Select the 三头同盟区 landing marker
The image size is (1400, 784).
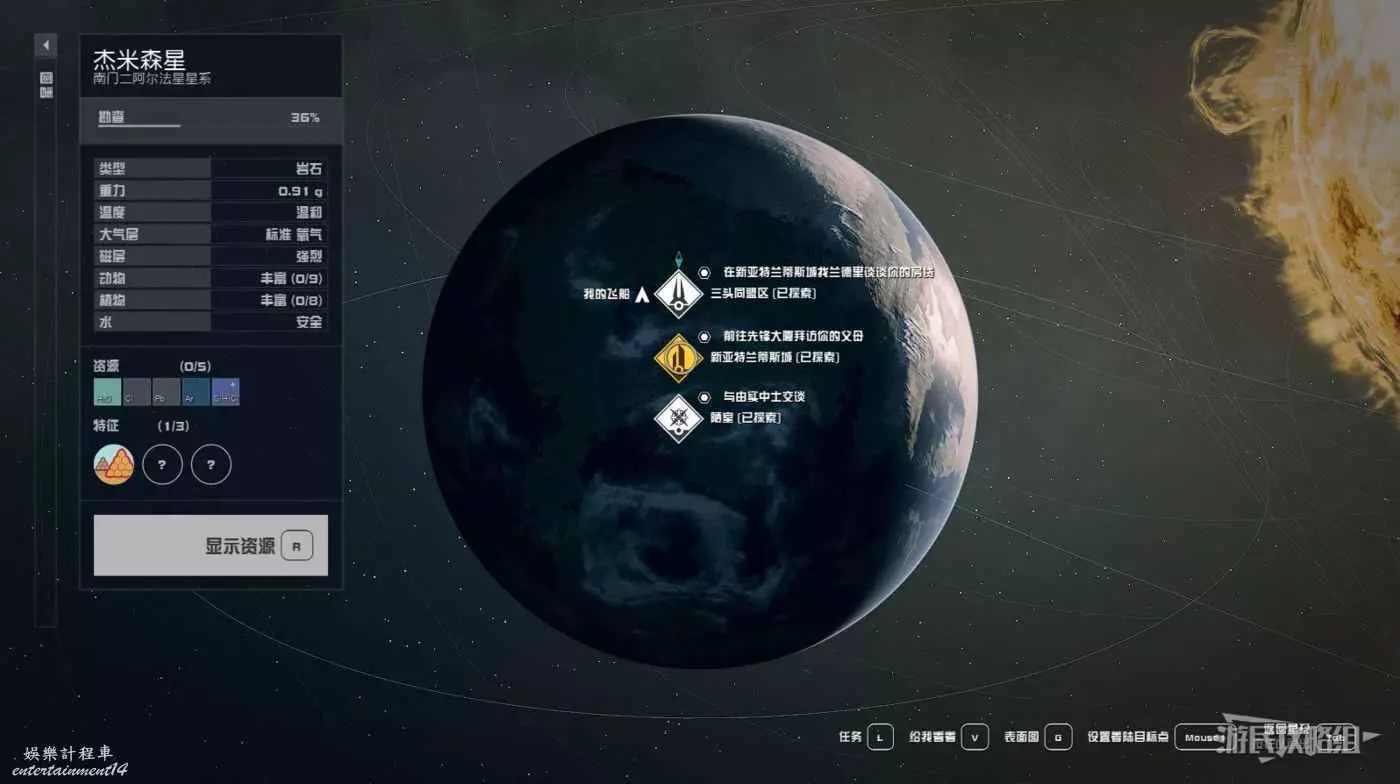tap(678, 294)
